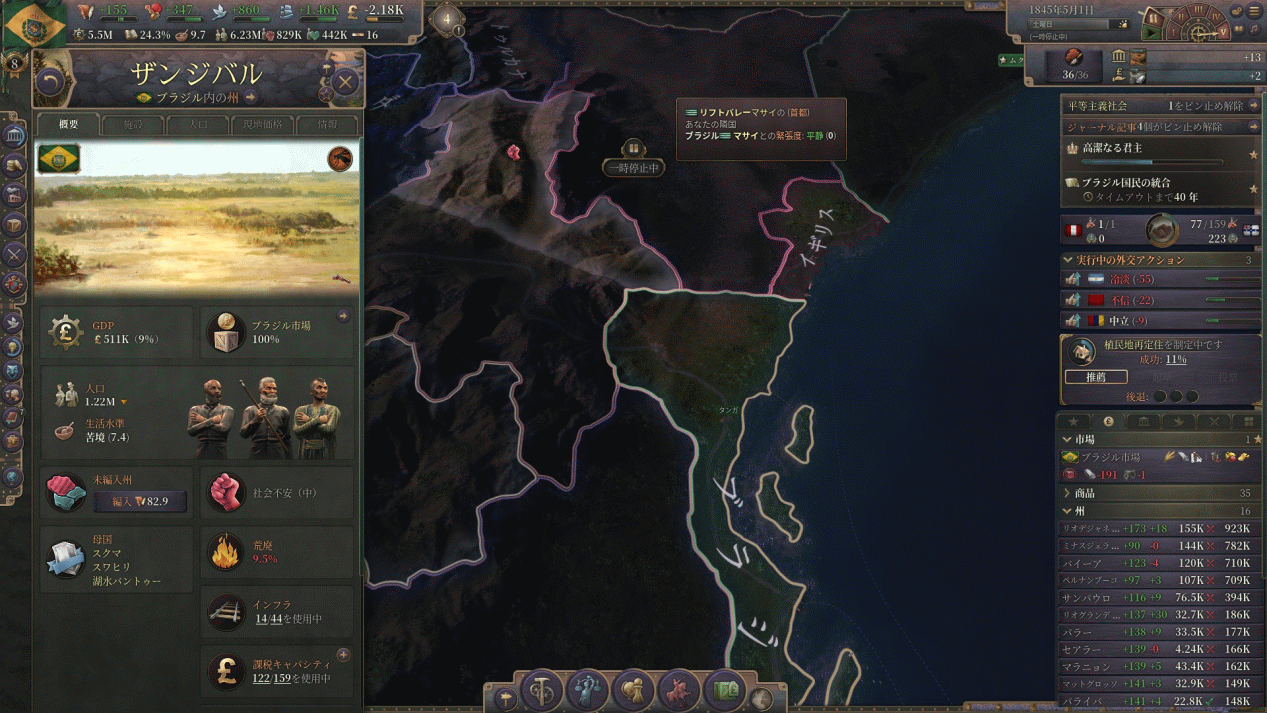Screen dimensions: 1267x713
Task: Select the 現地価格 local prices tab
Action: click(x=262, y=125)
